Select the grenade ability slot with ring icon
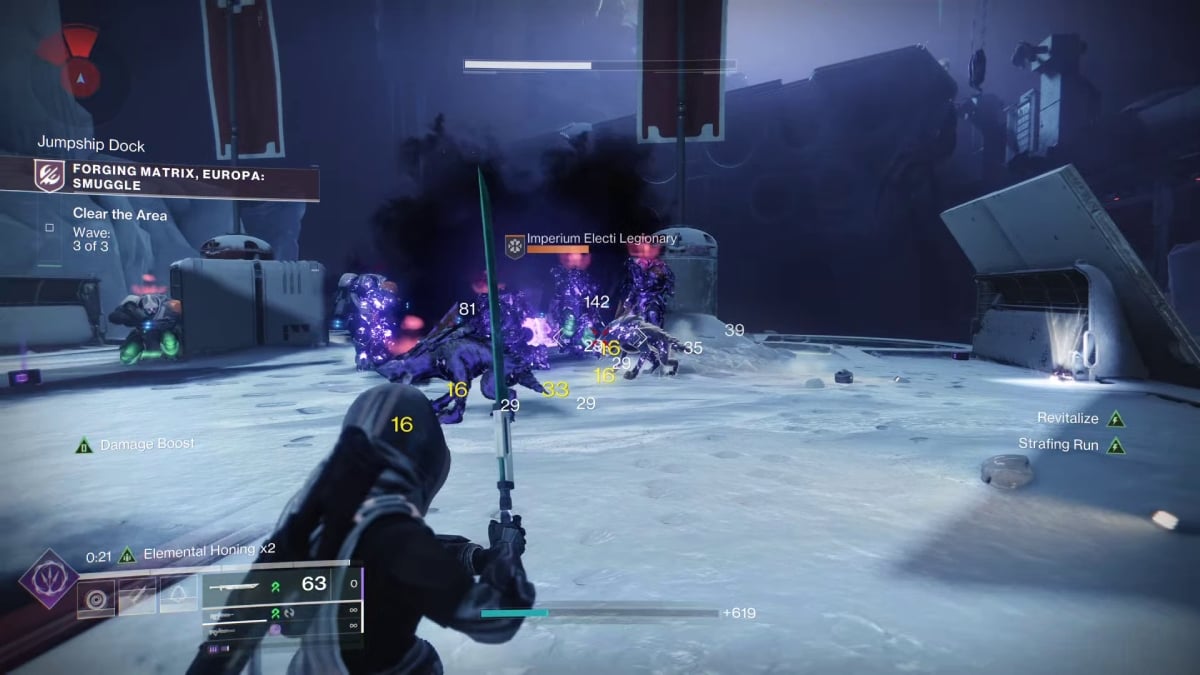Viewport: 1200px width, 675px height. pos(97,598)
